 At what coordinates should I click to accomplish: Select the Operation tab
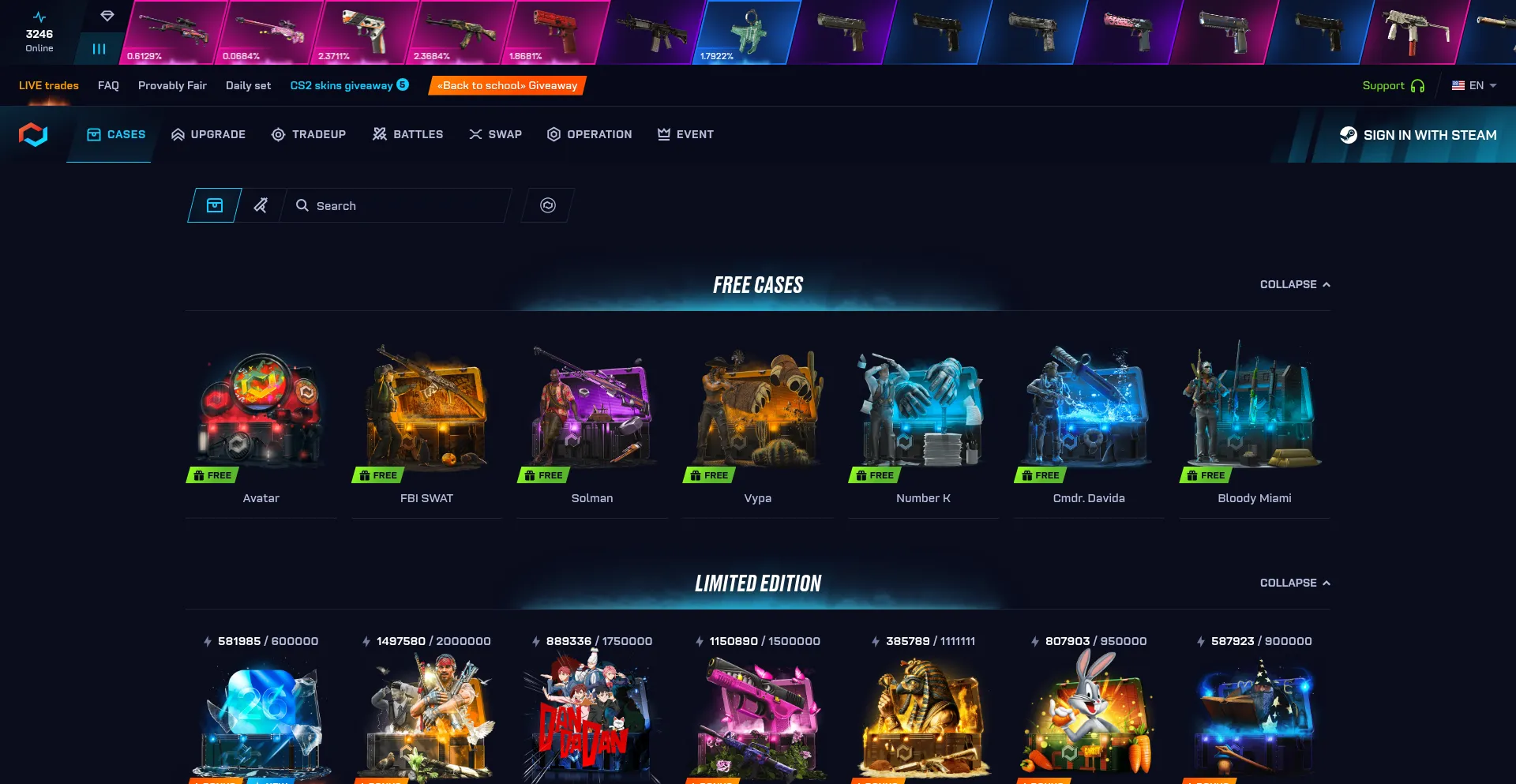[x=589, y=134]
